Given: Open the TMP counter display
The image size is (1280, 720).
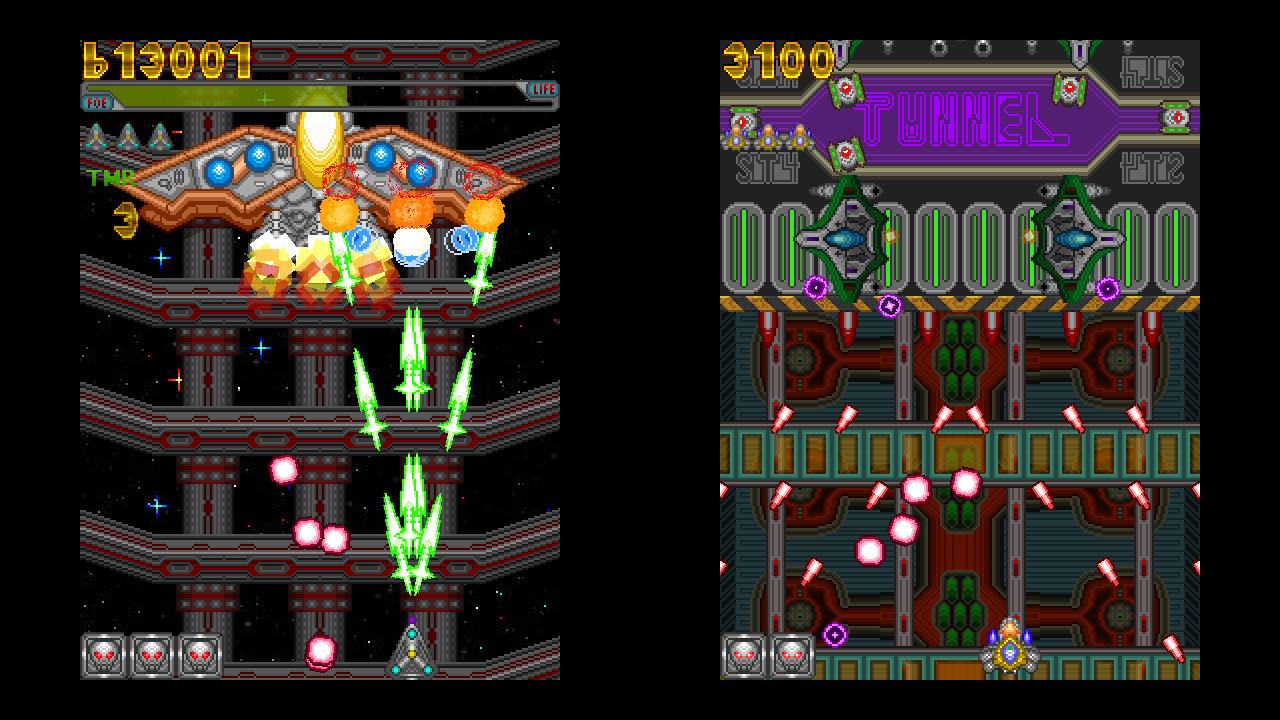Looking at the screenshot, I should tap(113, 179).
